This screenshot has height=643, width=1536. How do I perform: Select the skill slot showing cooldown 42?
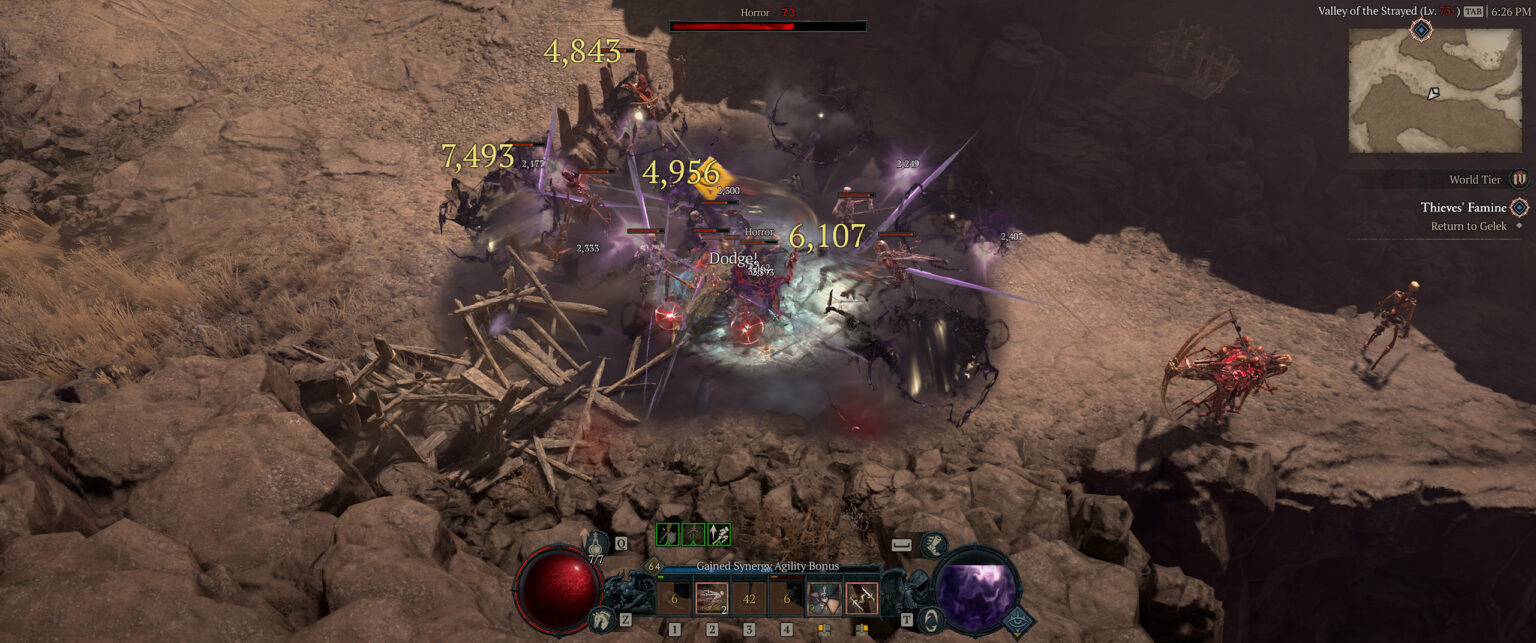point(749,599)
